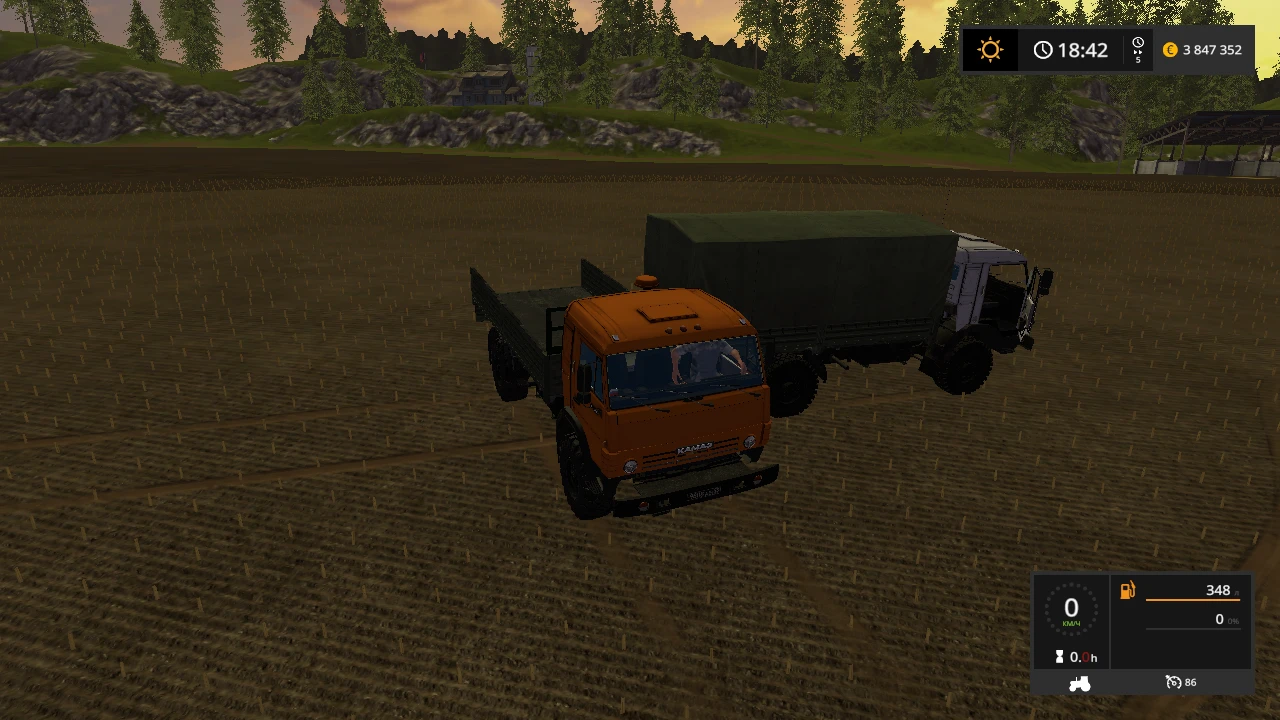Click the sun weather icon
Image resolution: width=1280 pixels, height=720 pixels.
(989, 49)
